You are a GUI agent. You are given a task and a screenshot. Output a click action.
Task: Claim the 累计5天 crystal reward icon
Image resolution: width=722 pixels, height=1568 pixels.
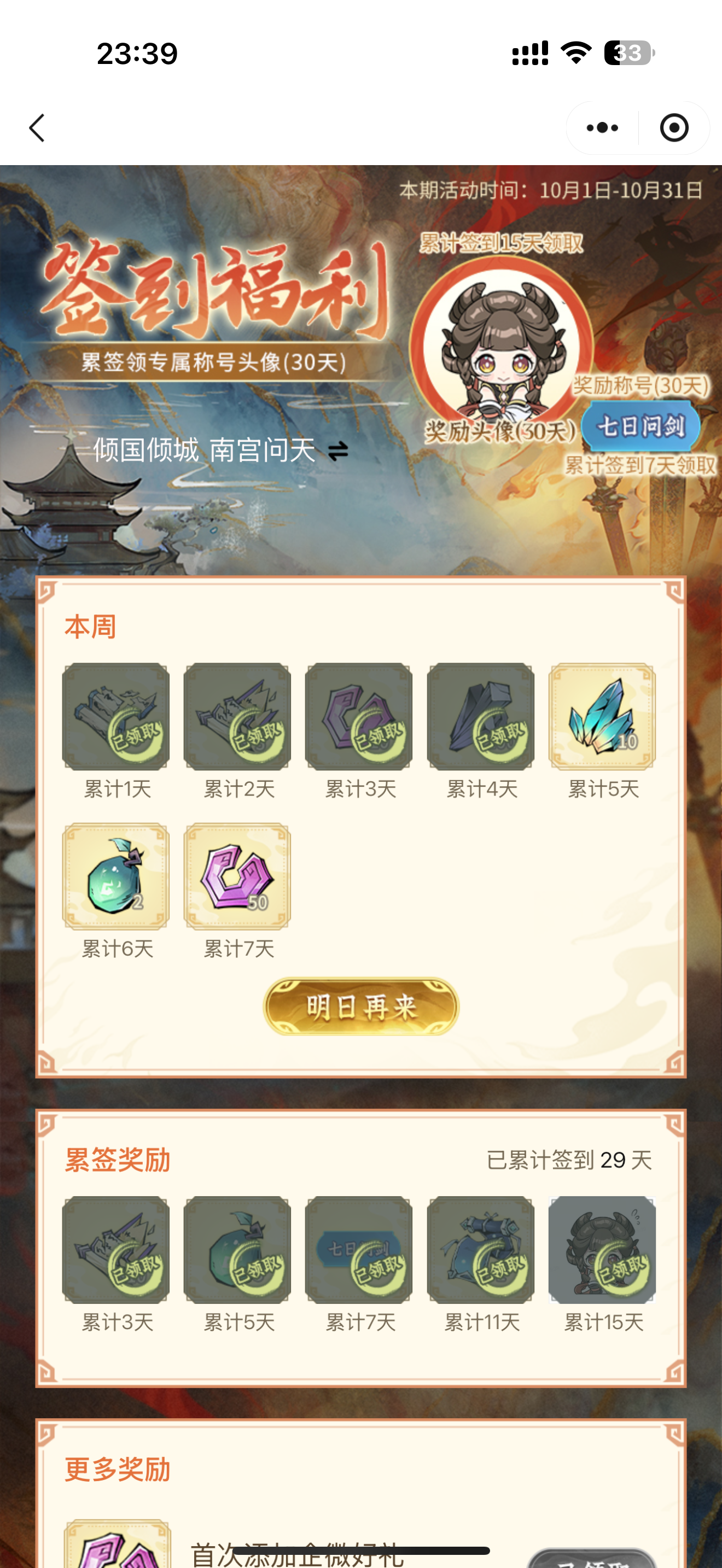[603, 715]
